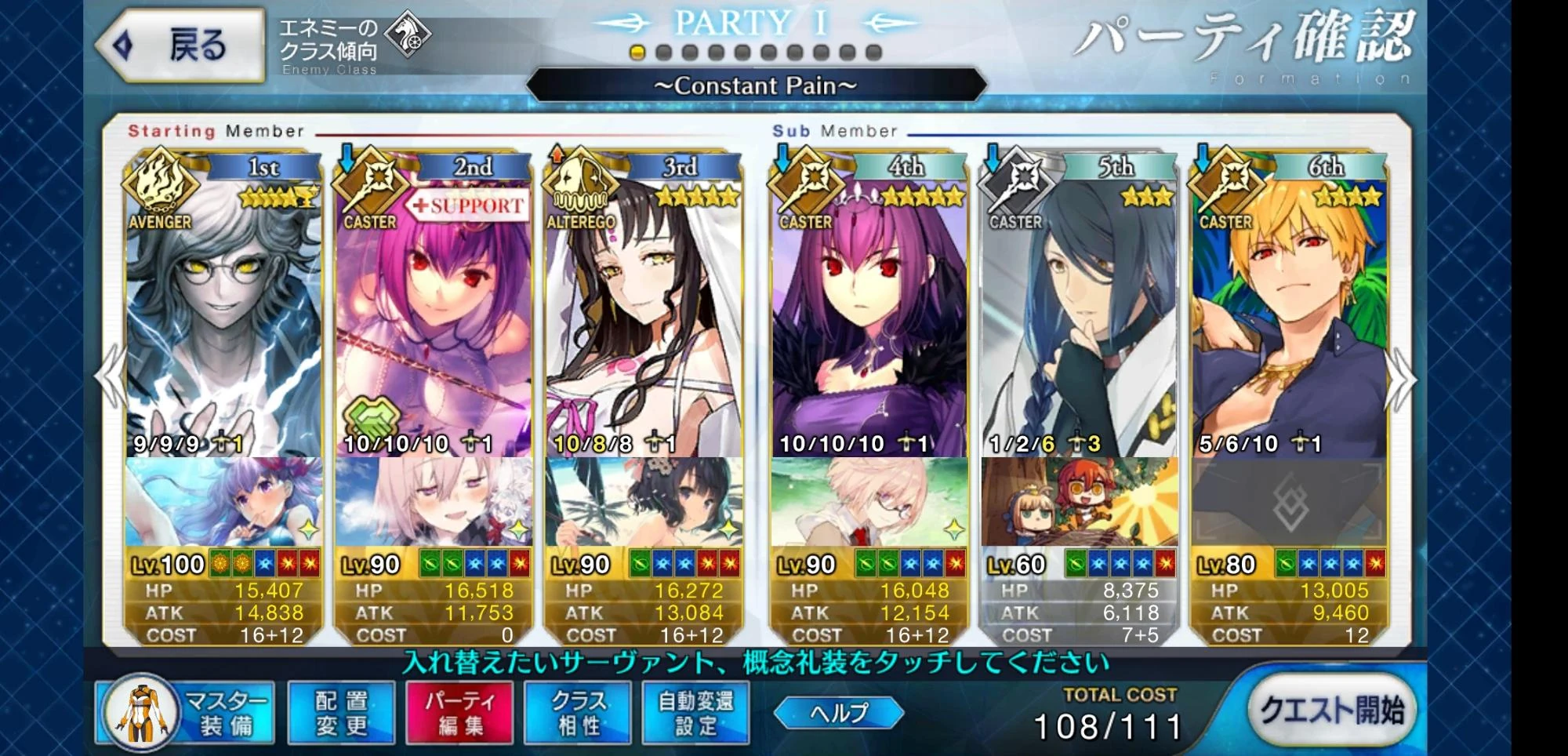1568x756 pixels.
Task: Open the パーティ編集 party edit menu
Action: pyautogui.click(x=459, y=714)
